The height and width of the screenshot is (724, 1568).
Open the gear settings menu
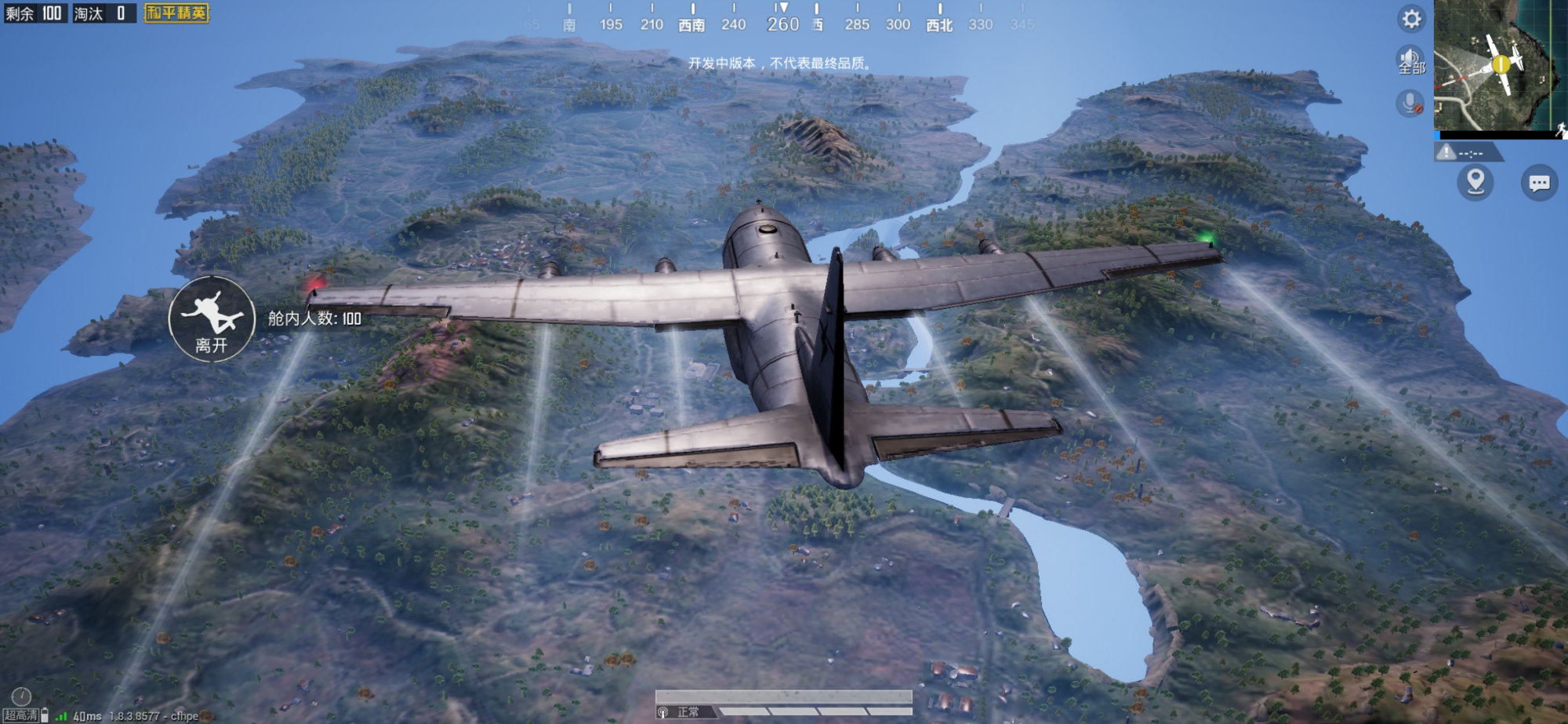pos(1411,19)
